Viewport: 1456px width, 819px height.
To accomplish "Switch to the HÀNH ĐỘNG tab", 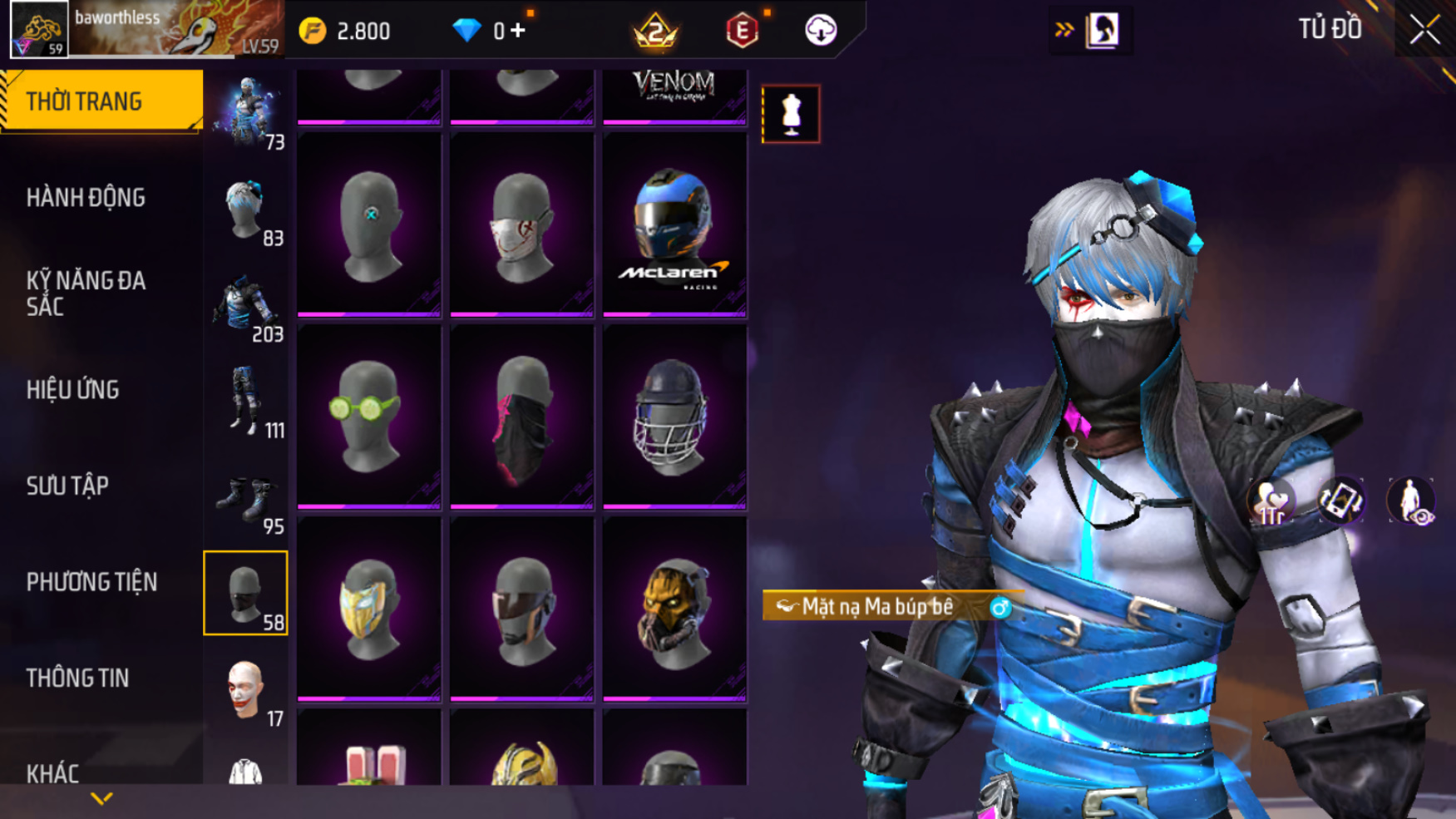I will pyautogui.click(x=86, y=198).
